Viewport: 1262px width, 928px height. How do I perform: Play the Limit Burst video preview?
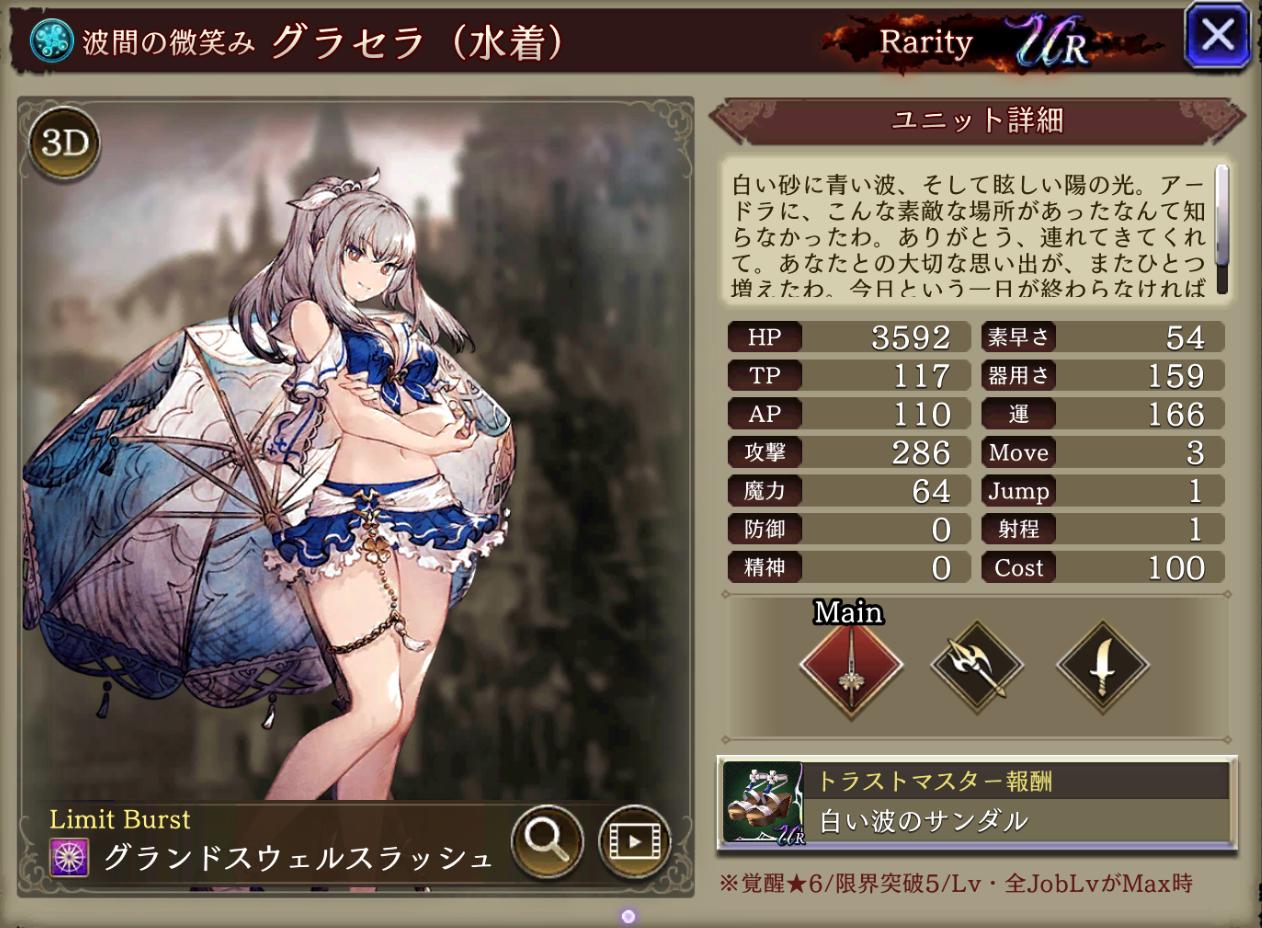pyautogui.click(x=634, y=841)
